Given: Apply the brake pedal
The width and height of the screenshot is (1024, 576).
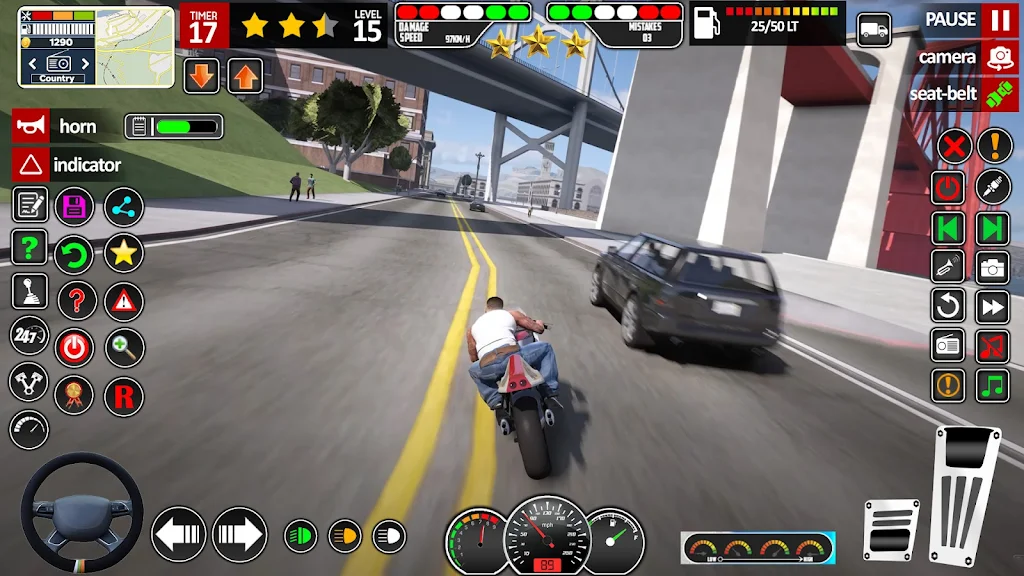Looking at the screenshot, I should point(891,529).
